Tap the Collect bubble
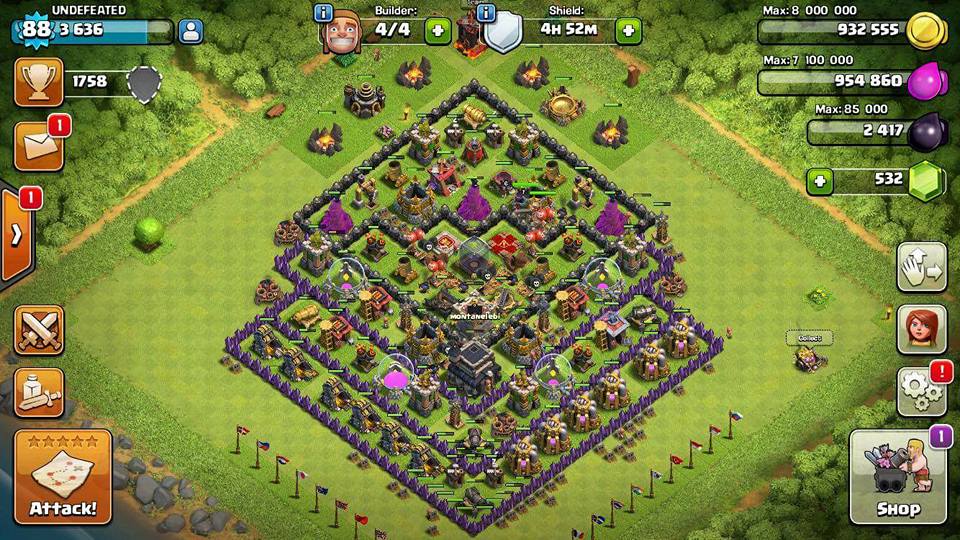Viewport: 960px width, 540px height. [809, 338]
